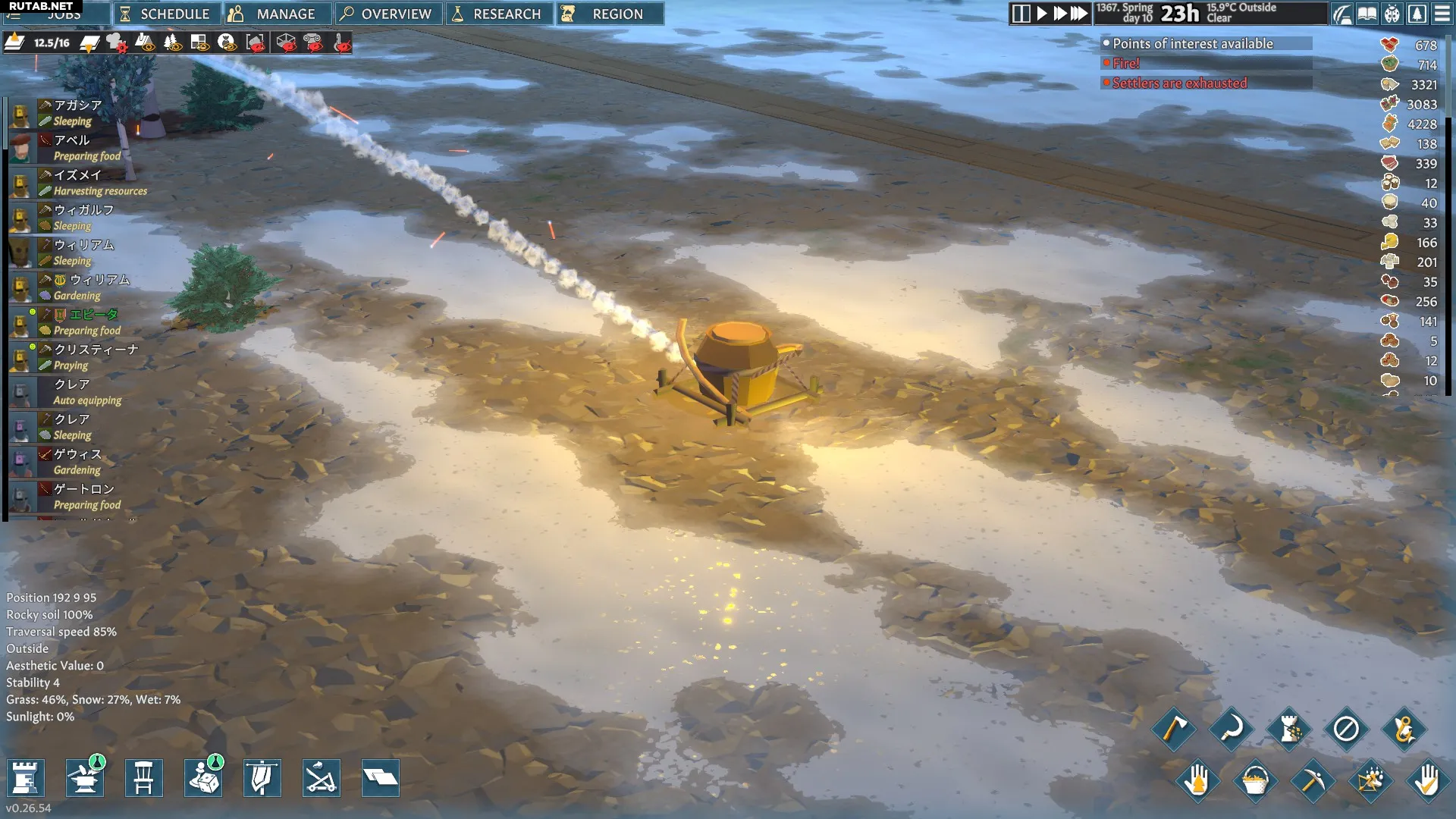Viewport: 1456px width, 819px height.
Task: Select the axe chop-trees order
Action: [1174, 729]
